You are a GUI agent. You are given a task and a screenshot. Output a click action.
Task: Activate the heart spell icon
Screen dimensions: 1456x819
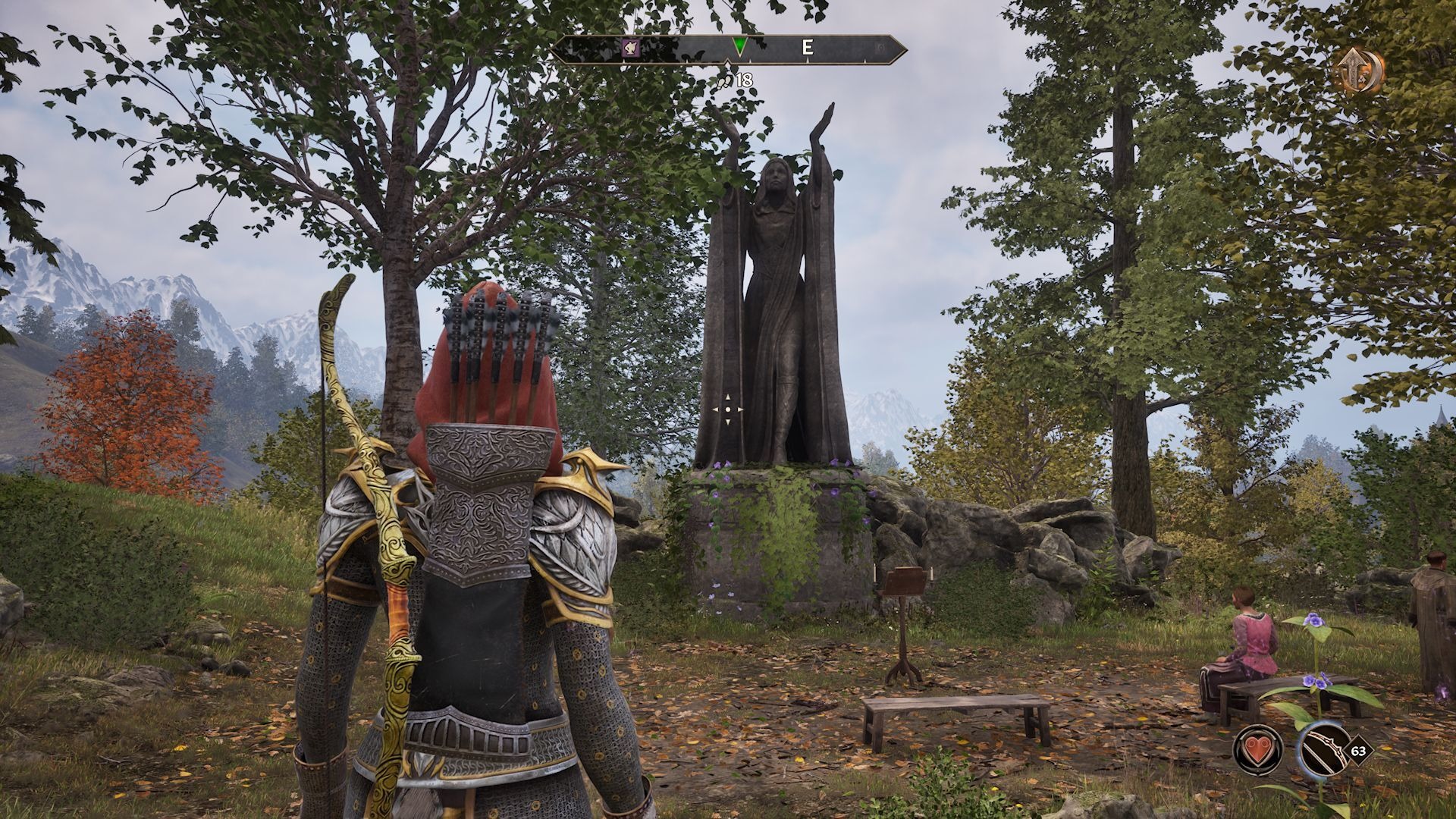point(1258,751)
